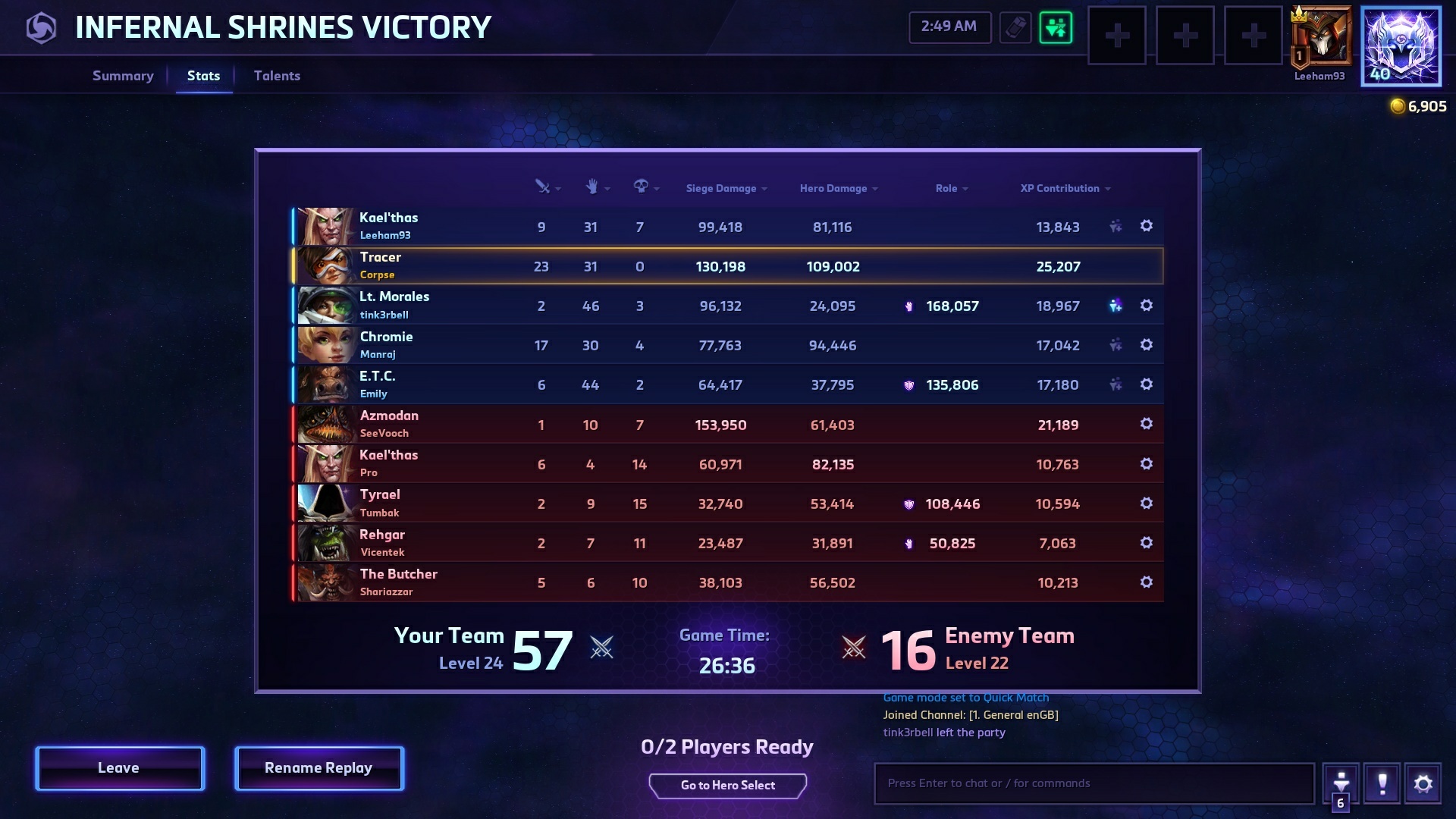Sort the table by Hero Damage
Screen dimensions: 1456x819
pos(838,188)
